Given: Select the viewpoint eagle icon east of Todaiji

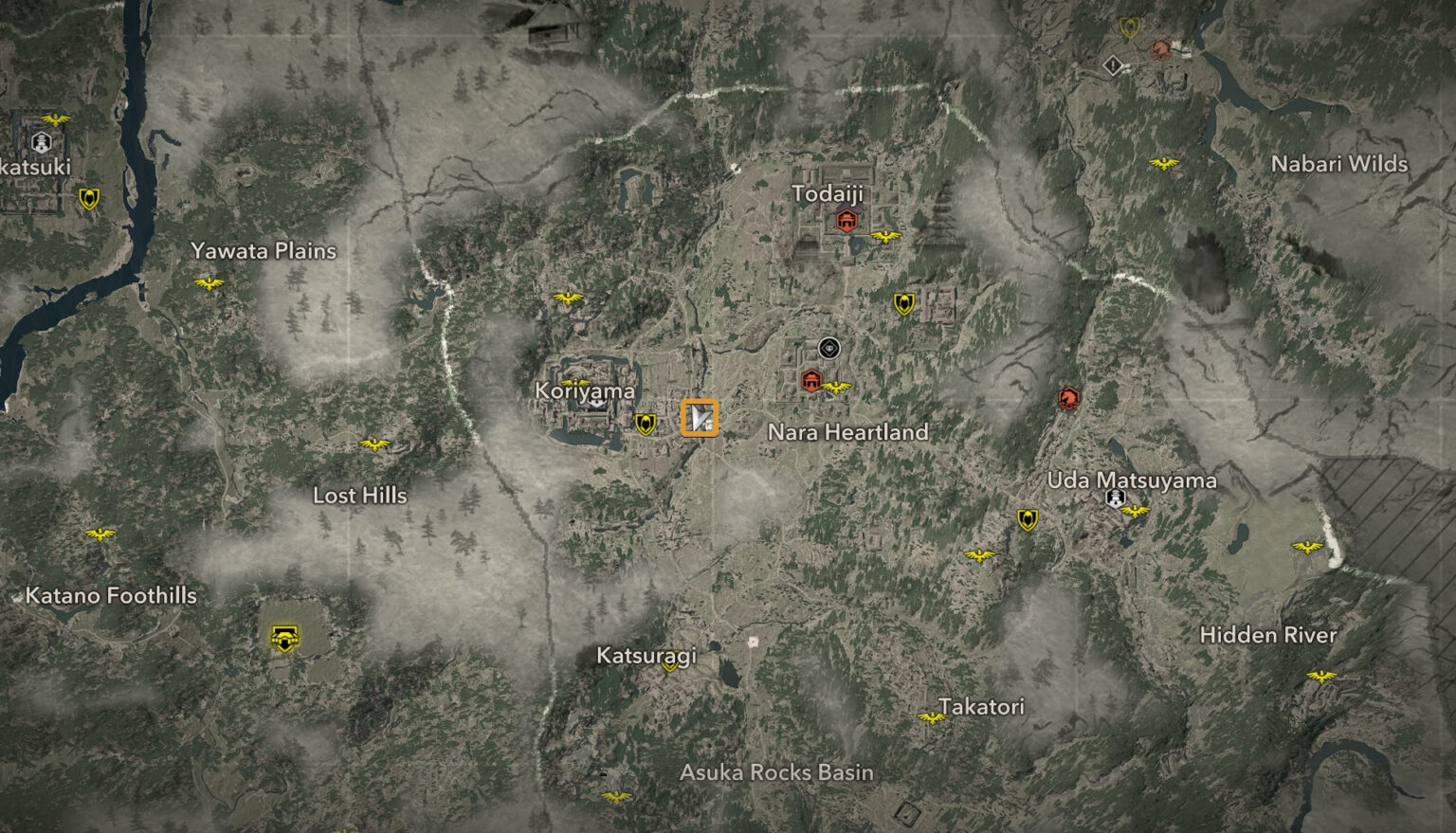Looking at the screenshot, I should click(885, 237).
